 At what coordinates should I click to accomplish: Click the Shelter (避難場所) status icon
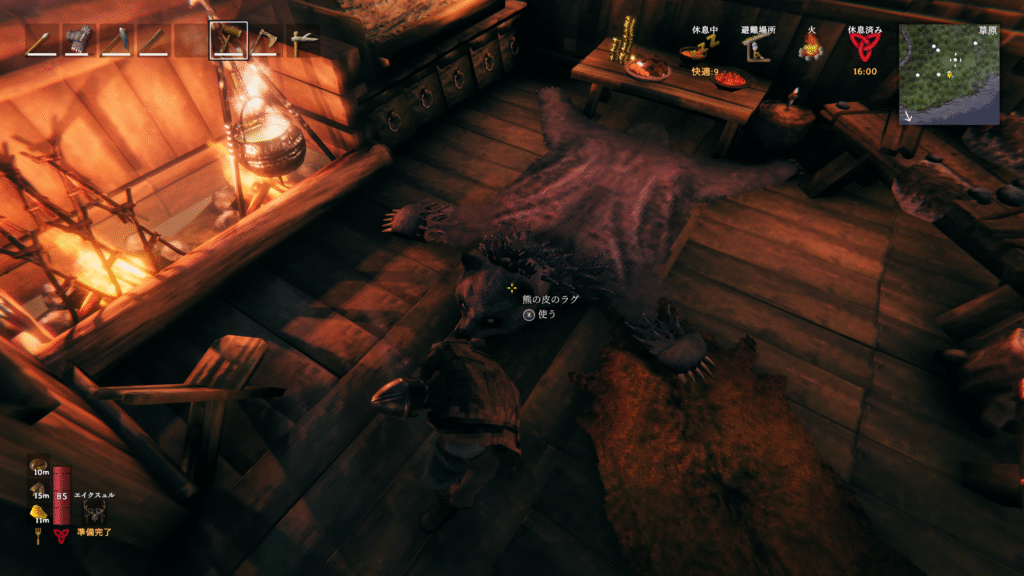[x=755, y=49]
